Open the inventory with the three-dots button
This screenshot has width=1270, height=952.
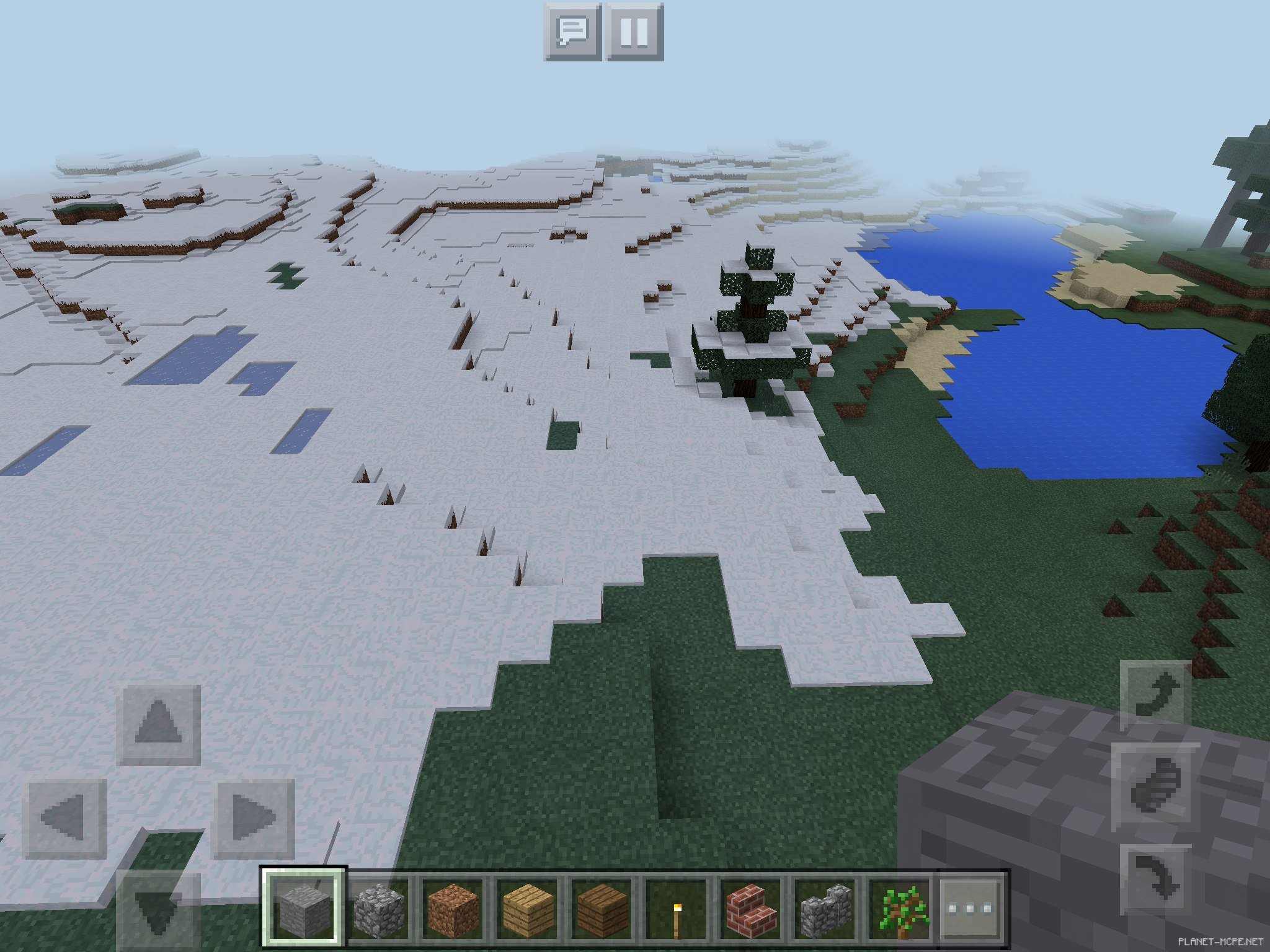click(x=970, y=907)
